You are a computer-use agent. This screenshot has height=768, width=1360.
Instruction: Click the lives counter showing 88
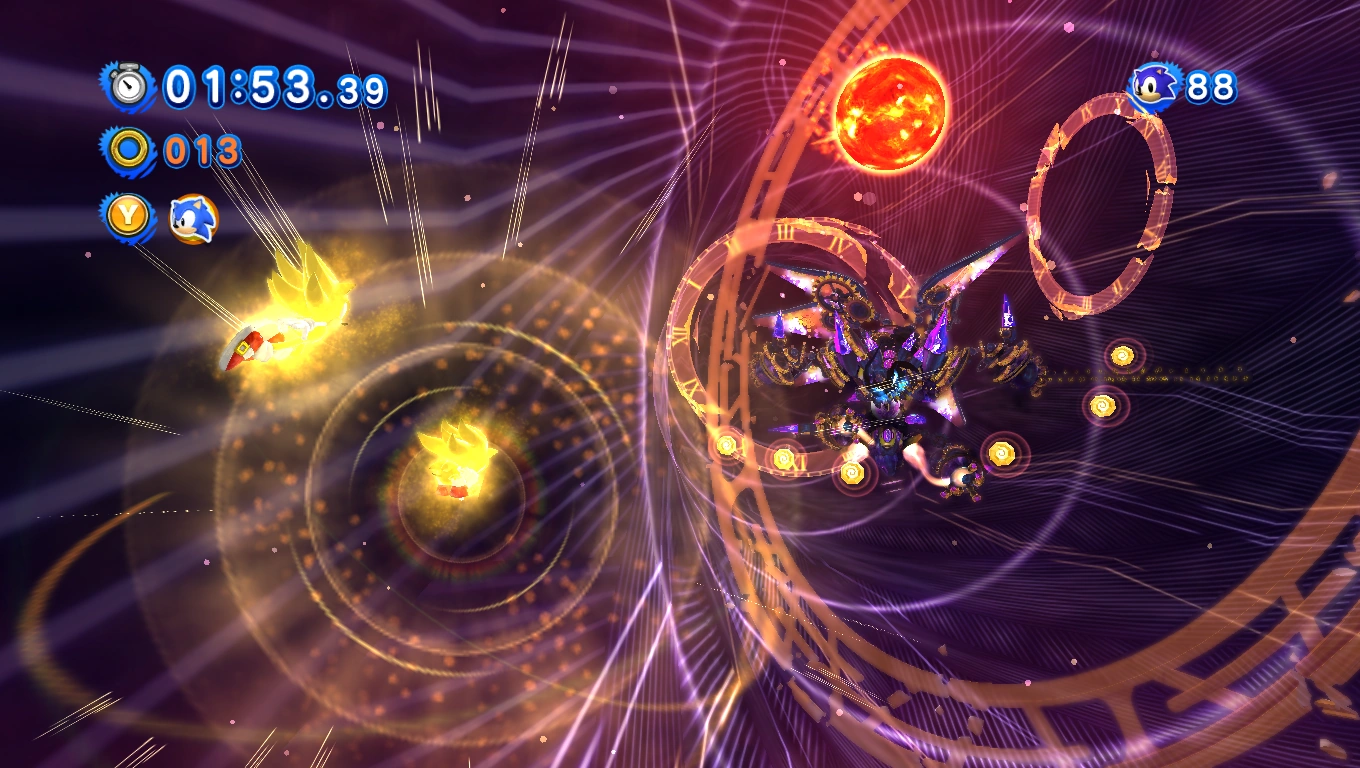tap(1210, 86)
